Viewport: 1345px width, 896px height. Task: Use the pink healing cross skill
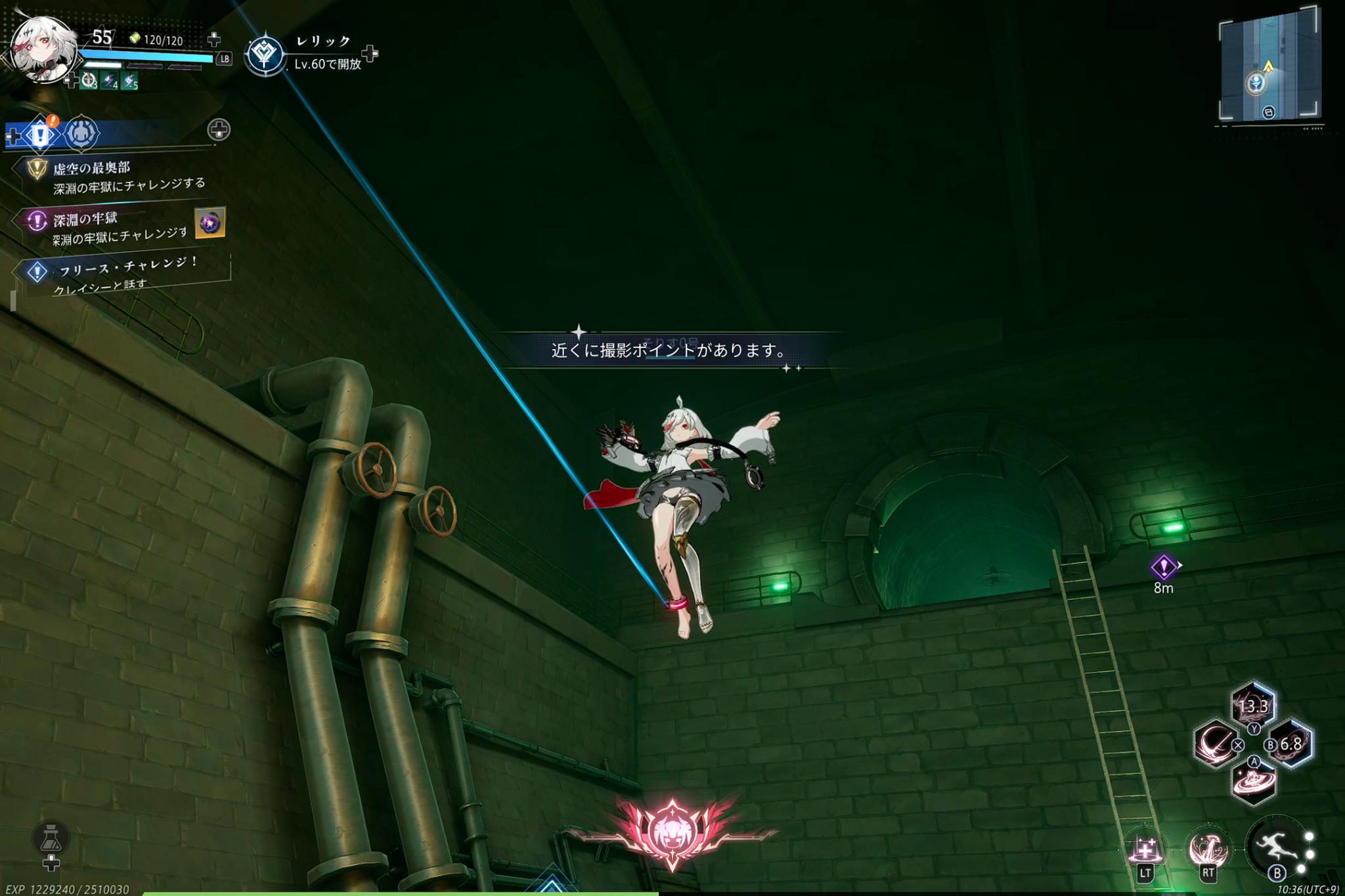tap(1145, 851)
